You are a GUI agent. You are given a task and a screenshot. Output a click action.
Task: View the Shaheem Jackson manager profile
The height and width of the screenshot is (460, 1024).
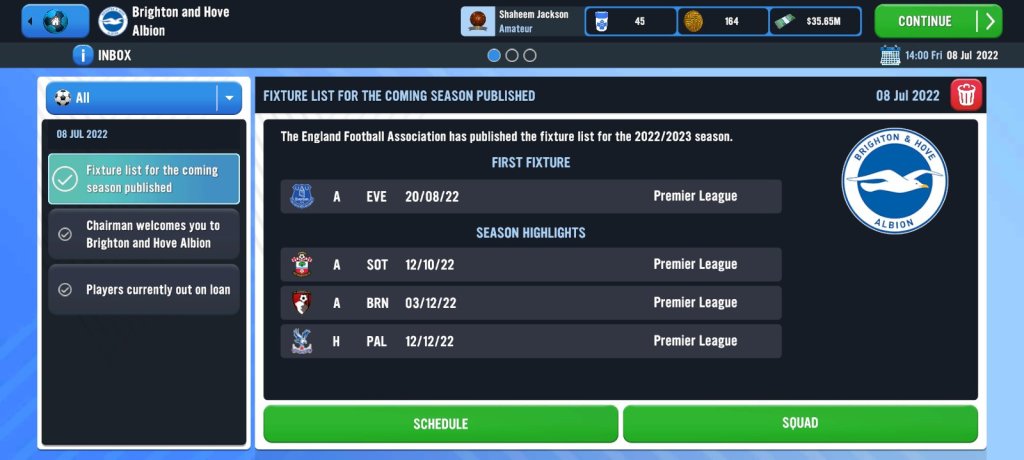pyautogui.click(x=520, y=21)
